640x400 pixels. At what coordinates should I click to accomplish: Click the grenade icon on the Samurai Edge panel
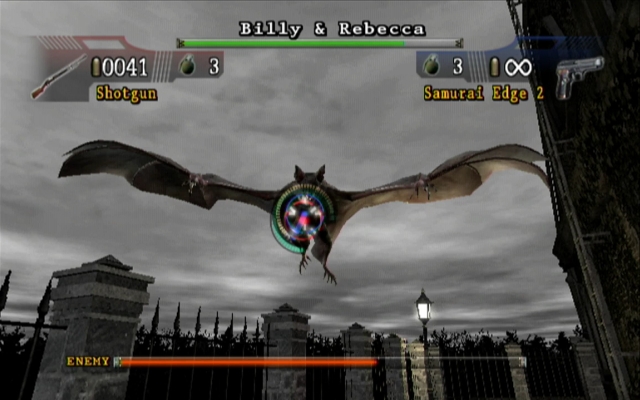[x=431, y=67]
